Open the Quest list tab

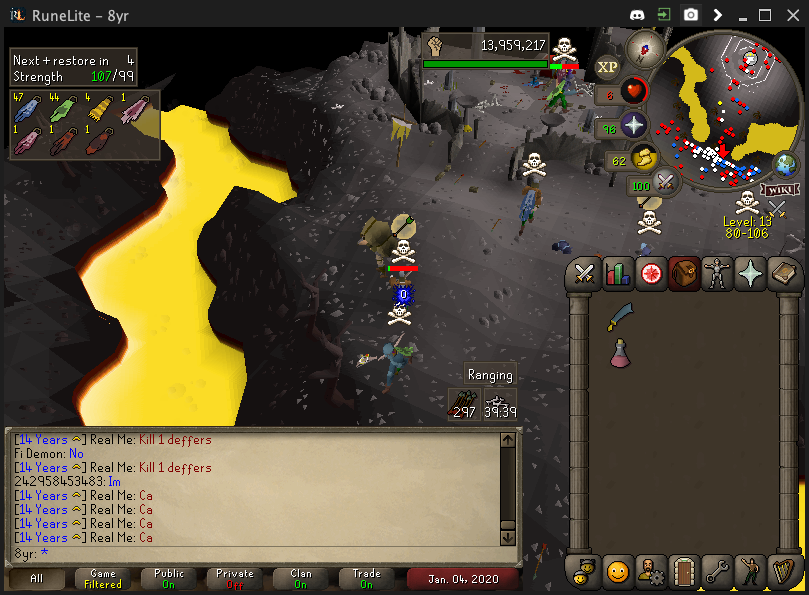point(651,274)
